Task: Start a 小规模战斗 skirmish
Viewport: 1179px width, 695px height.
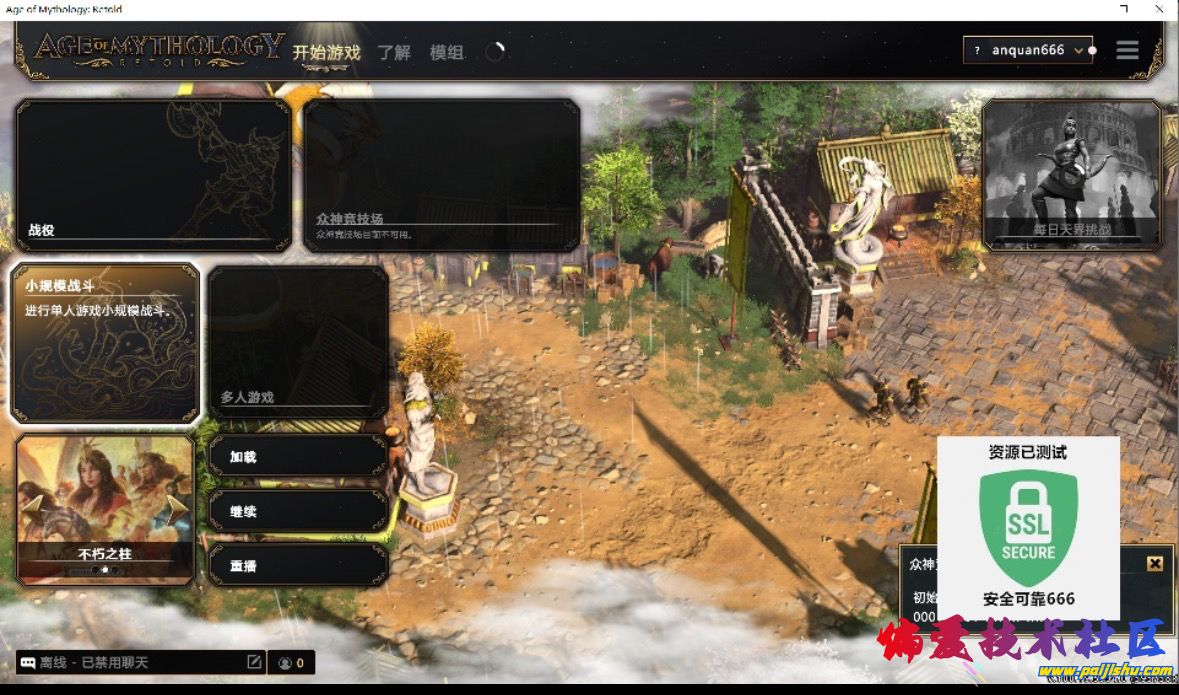Action: tap(105, 342)
